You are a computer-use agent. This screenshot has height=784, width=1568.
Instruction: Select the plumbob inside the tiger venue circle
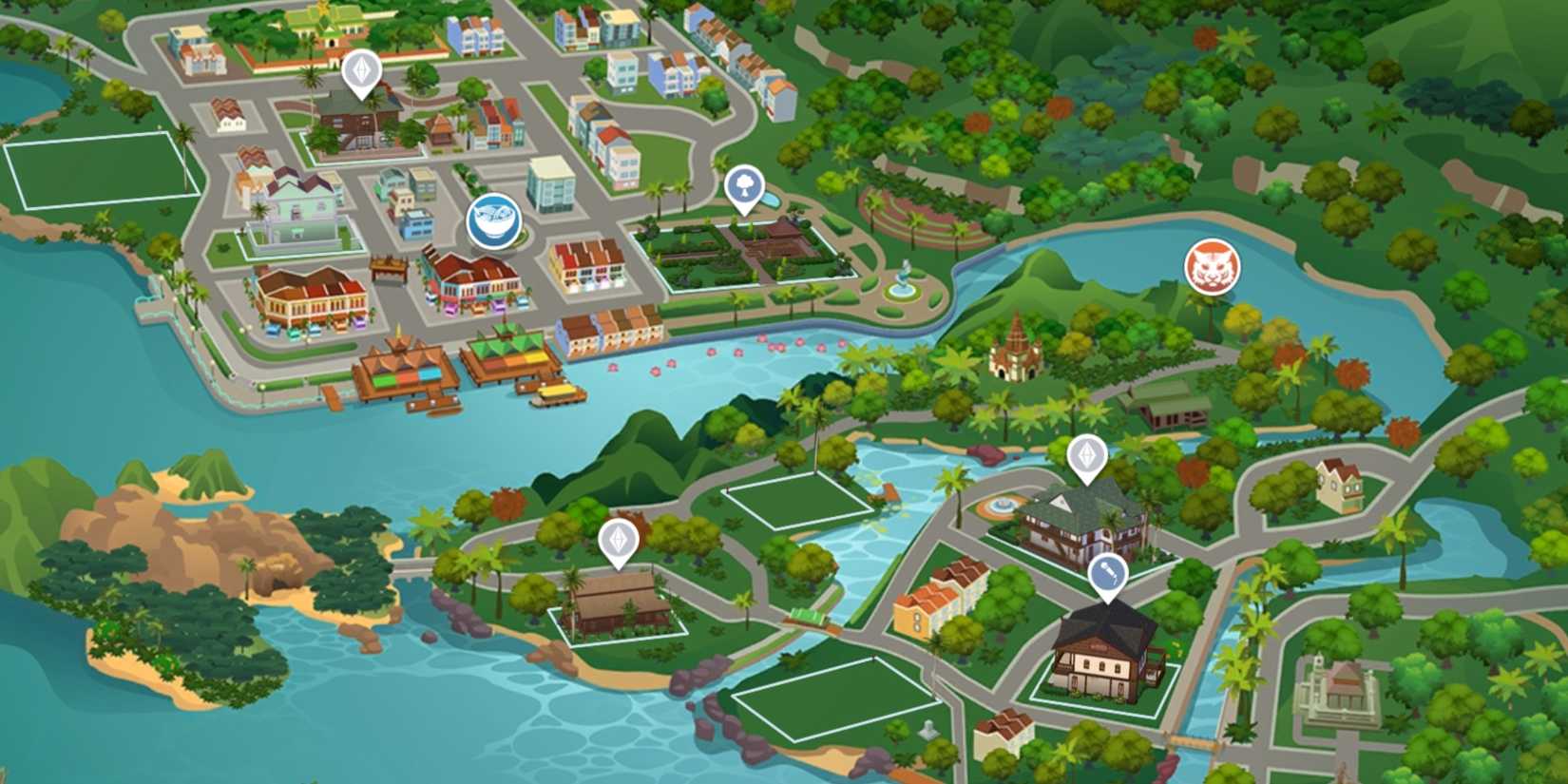[1214, 267]
